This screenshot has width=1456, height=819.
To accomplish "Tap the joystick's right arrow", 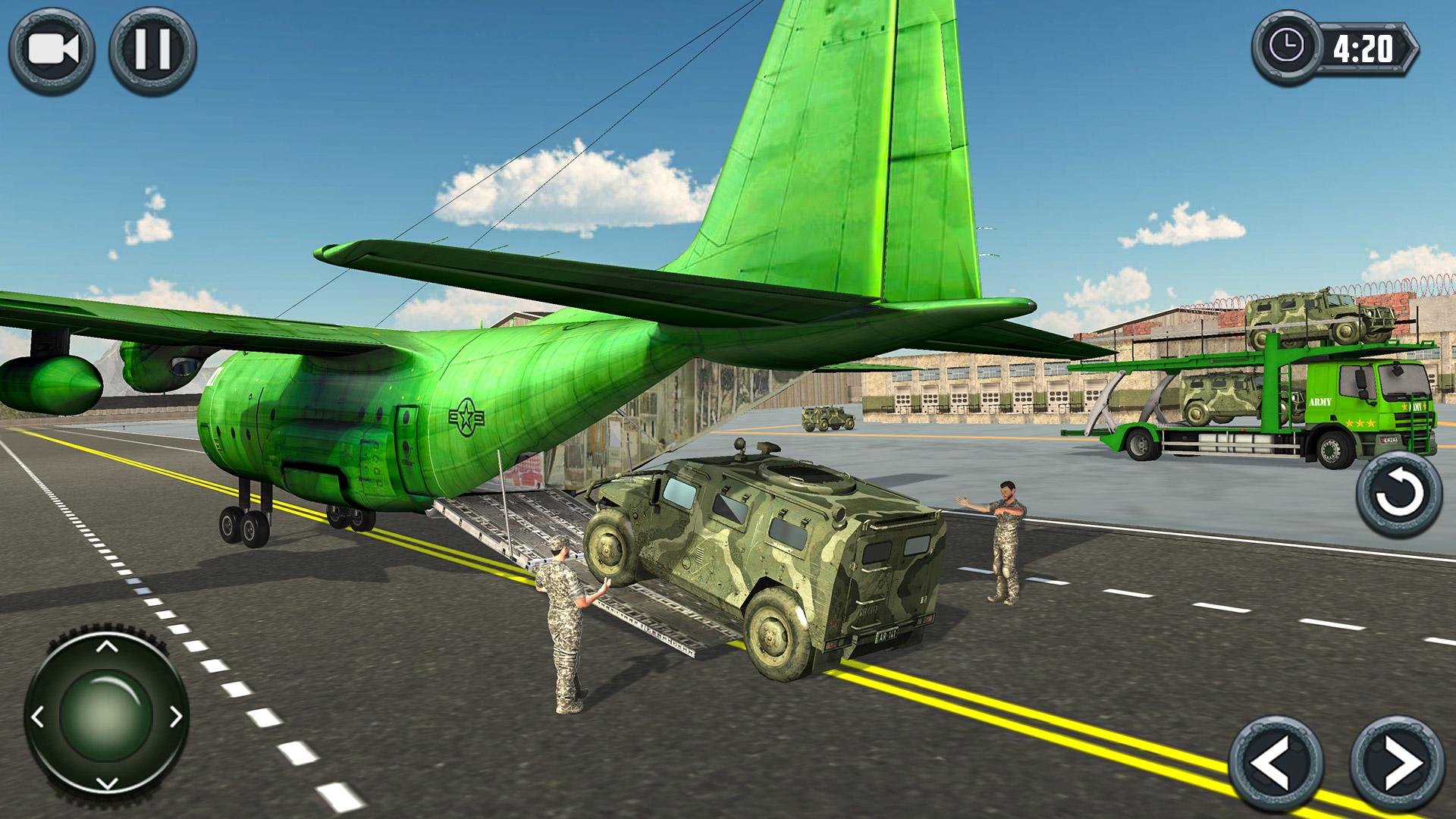I will (x=175, y=716).
